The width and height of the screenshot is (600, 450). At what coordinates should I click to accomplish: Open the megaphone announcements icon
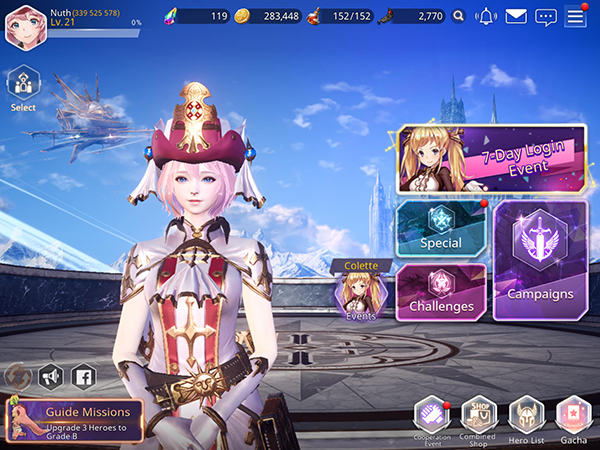pos(50,377)
